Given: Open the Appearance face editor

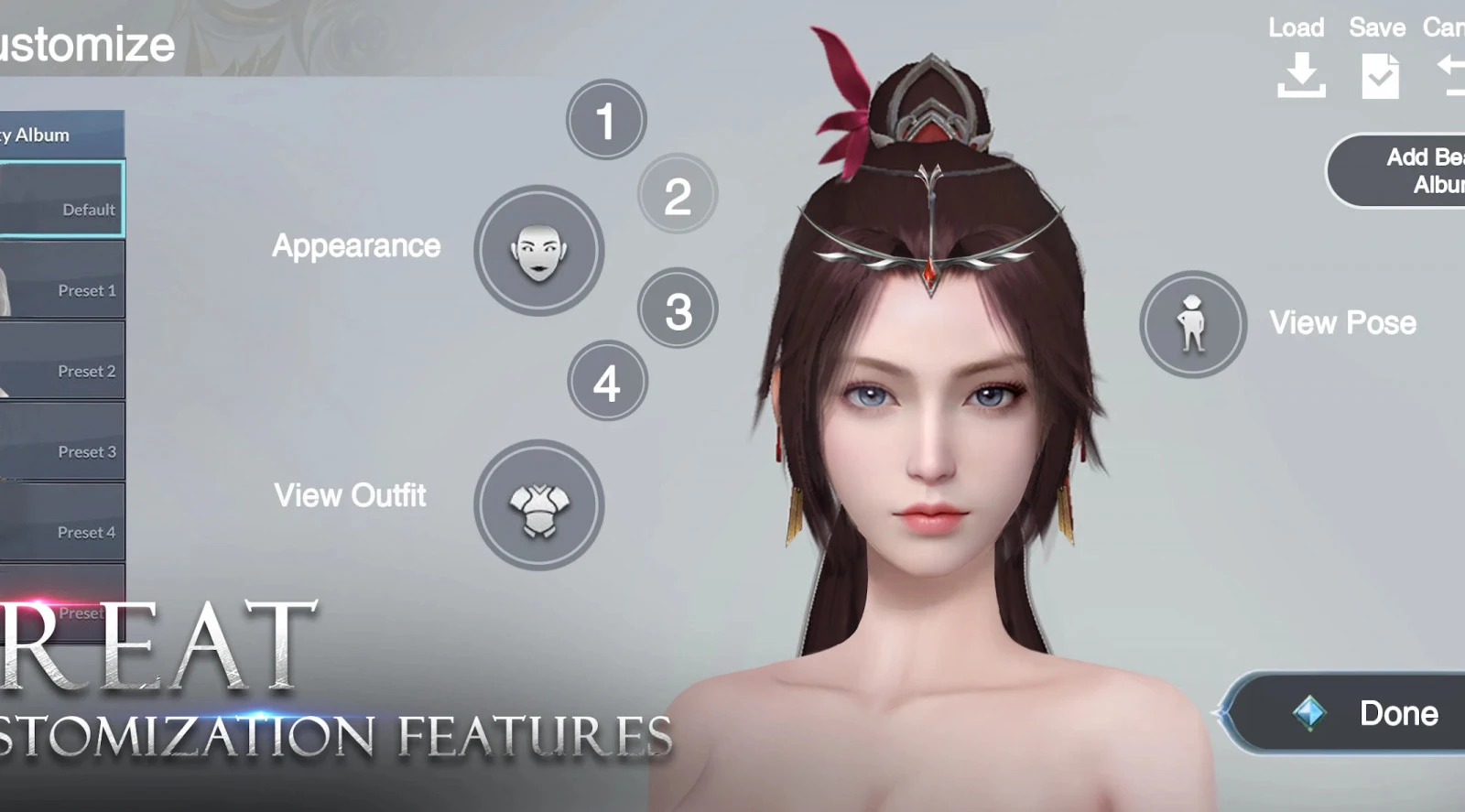Looking at the screenshot, I should pyautogui.click(x=538, y=251).
